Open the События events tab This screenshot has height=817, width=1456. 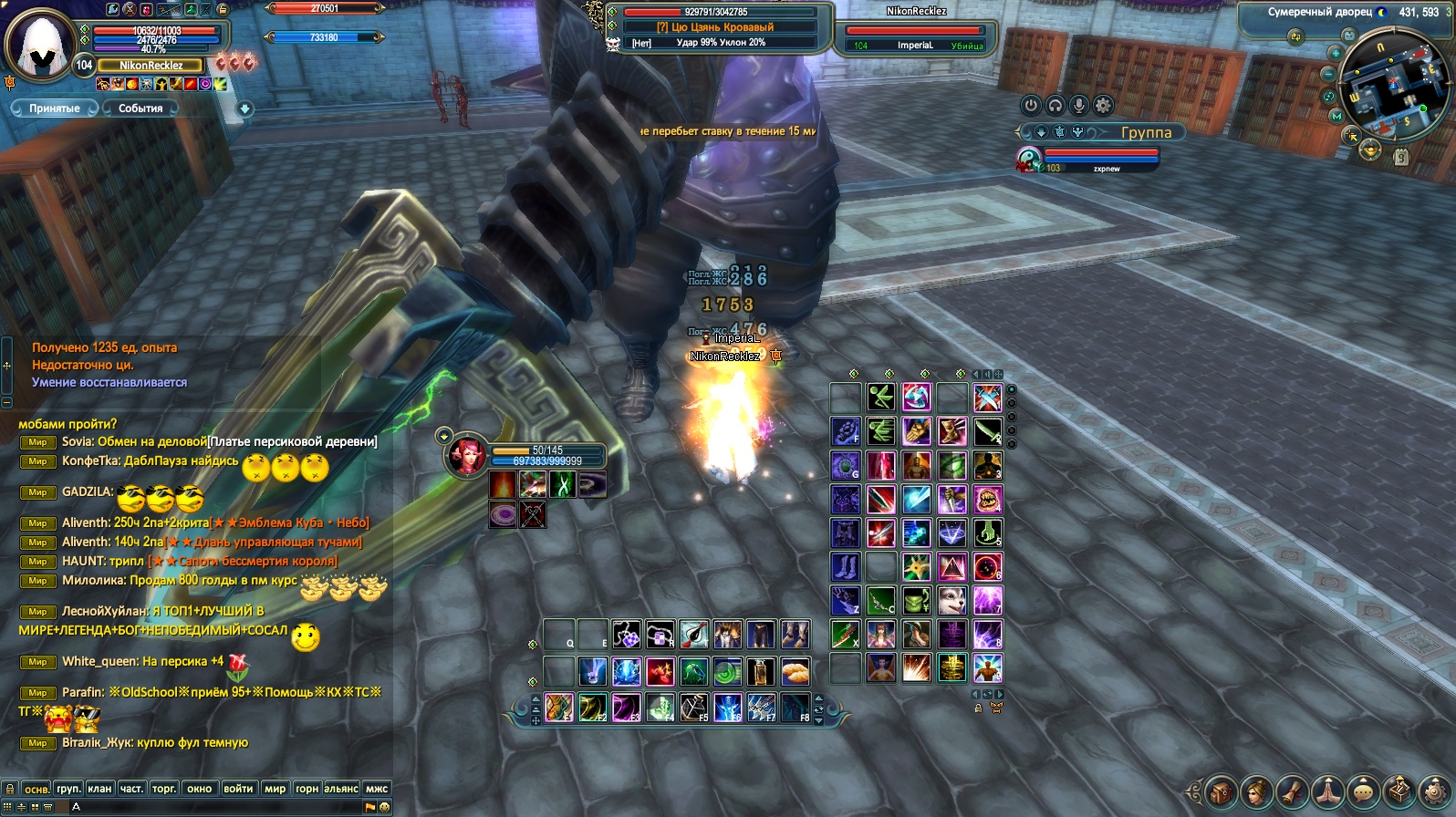click(x=140, y=109)
